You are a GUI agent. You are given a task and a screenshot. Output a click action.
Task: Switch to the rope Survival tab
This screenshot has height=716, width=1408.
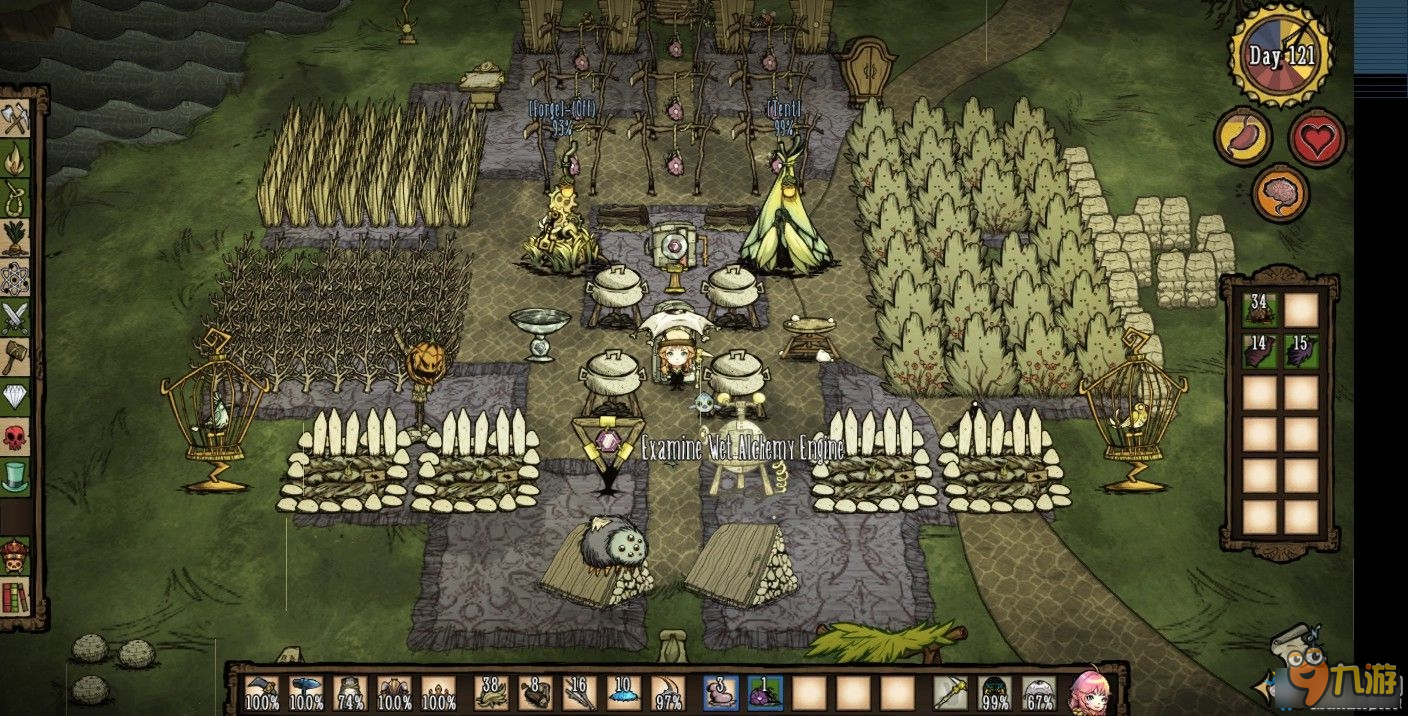(16, 197)
